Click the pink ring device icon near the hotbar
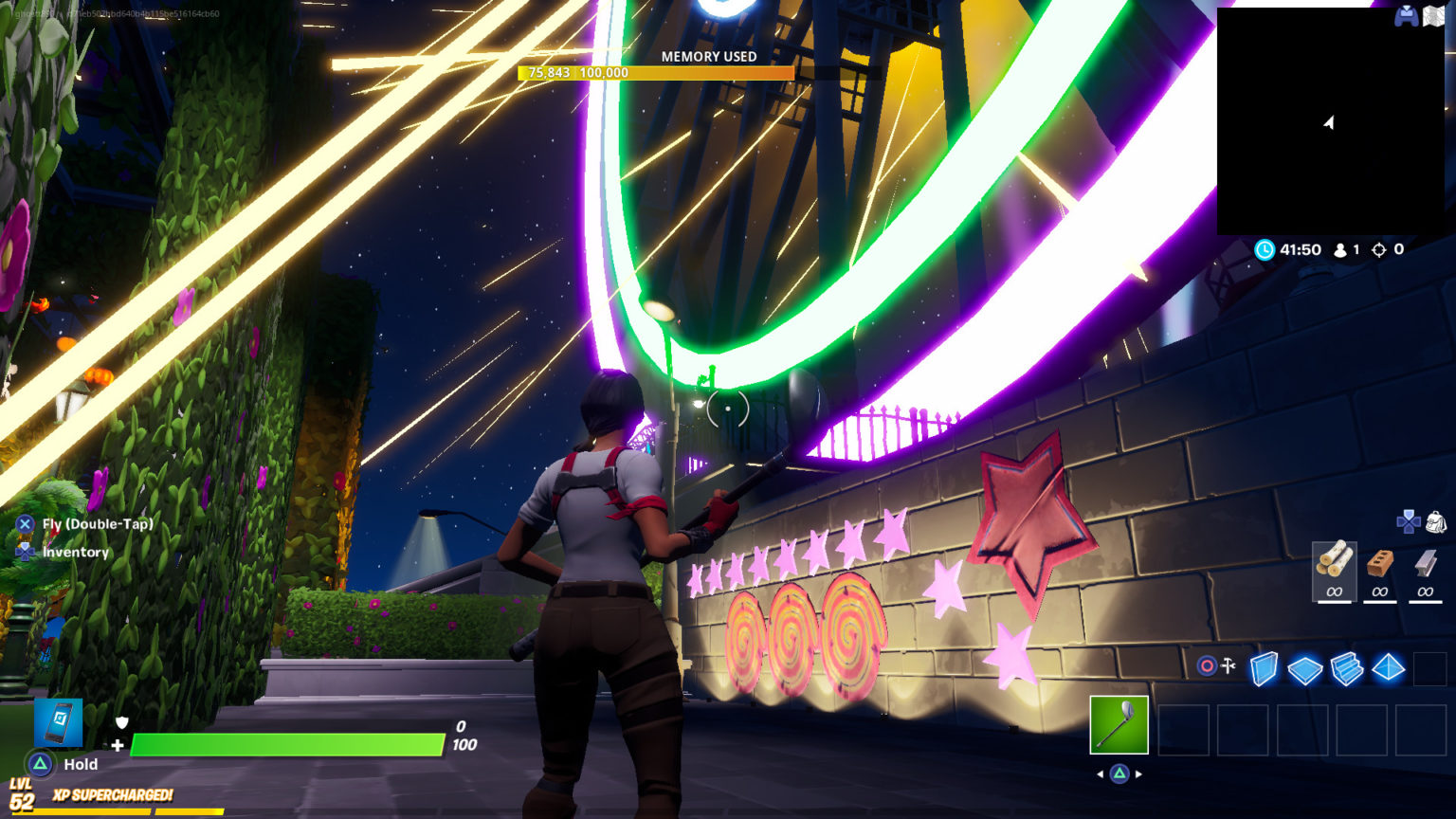Image resolution: width=1456 pixels, height=819 pixels. pos(1206,665)
